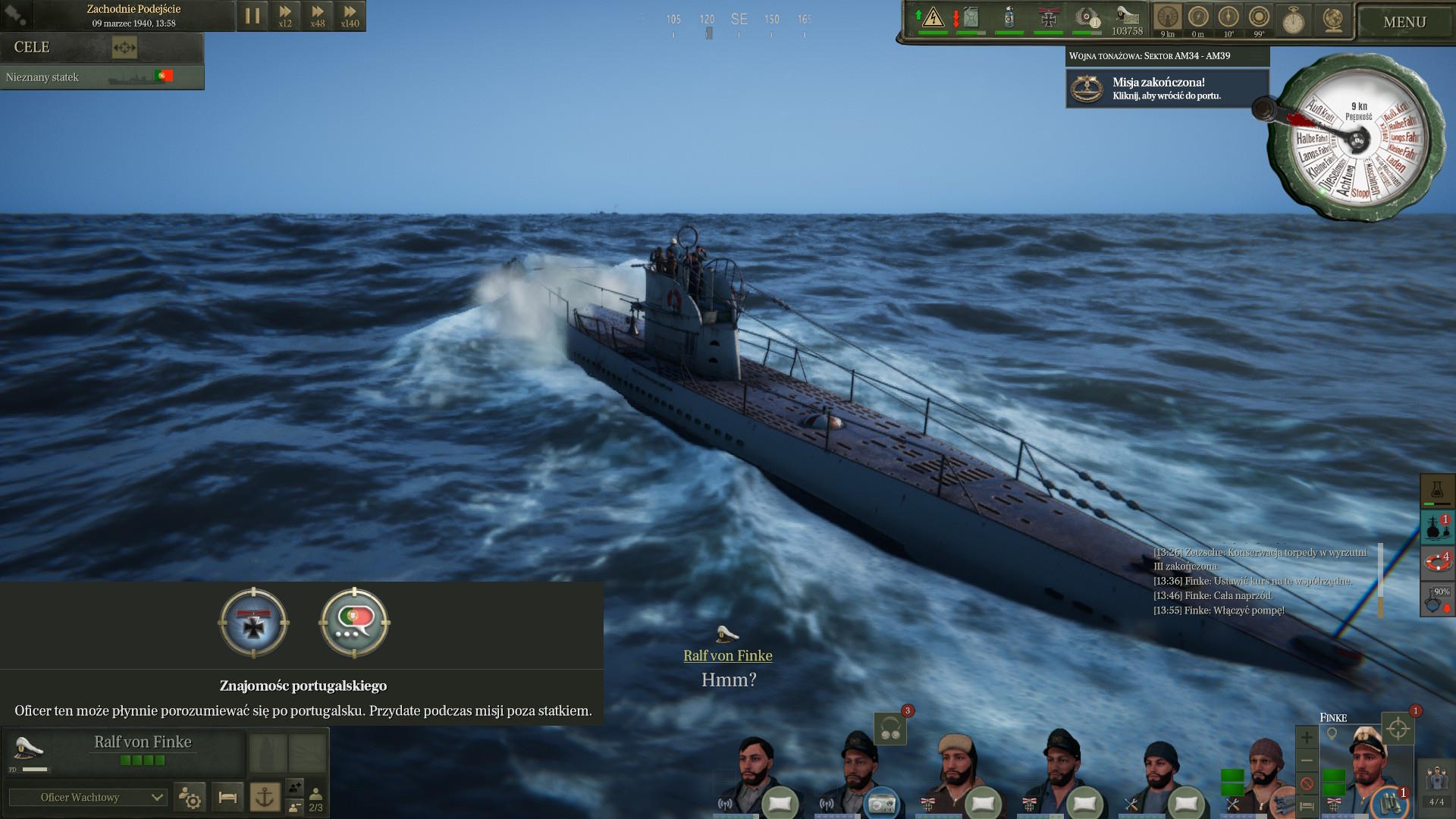
Task: Open the globe map icon
Action: click(x=1332, y=20)
